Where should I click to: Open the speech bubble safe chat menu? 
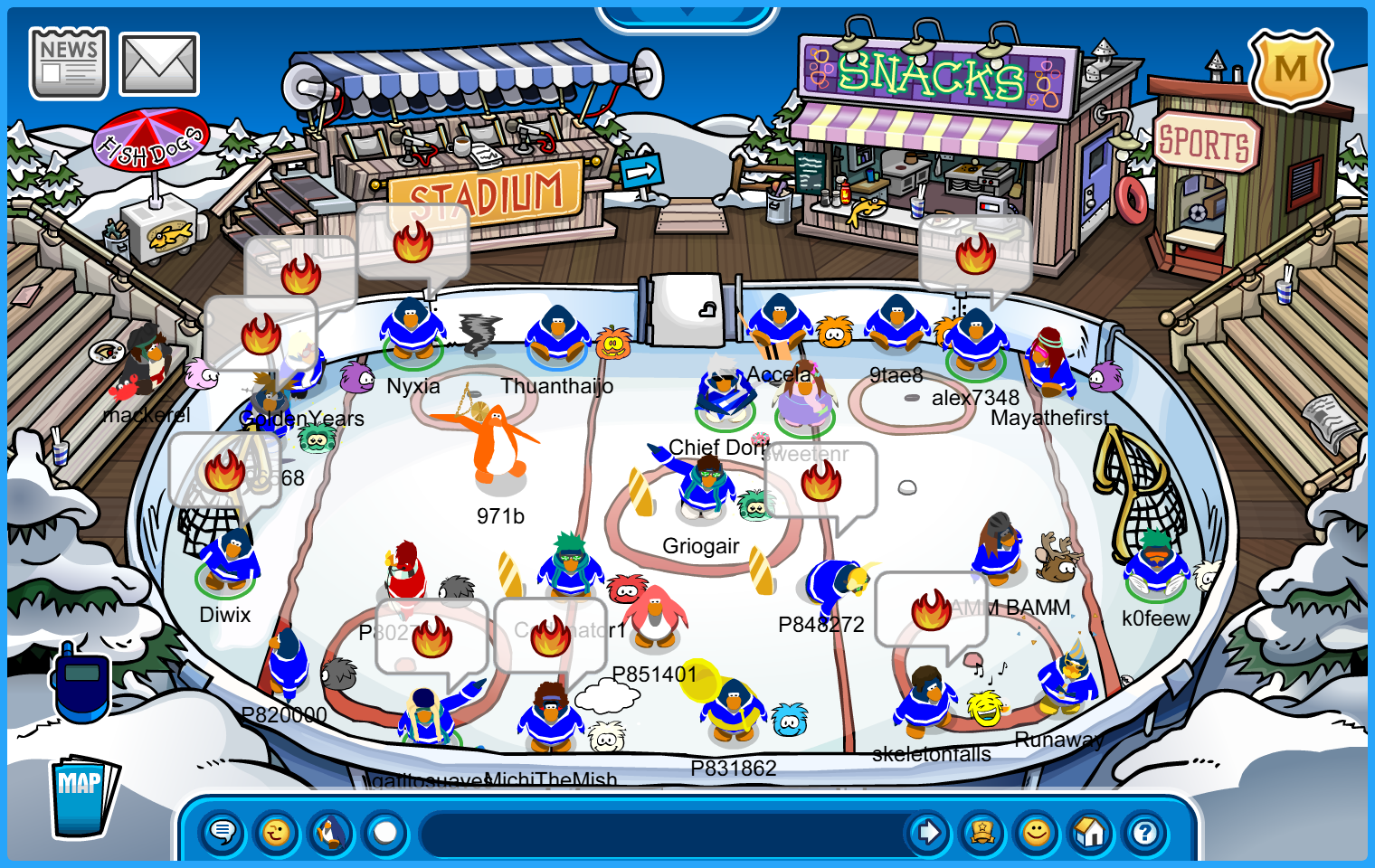223,832
